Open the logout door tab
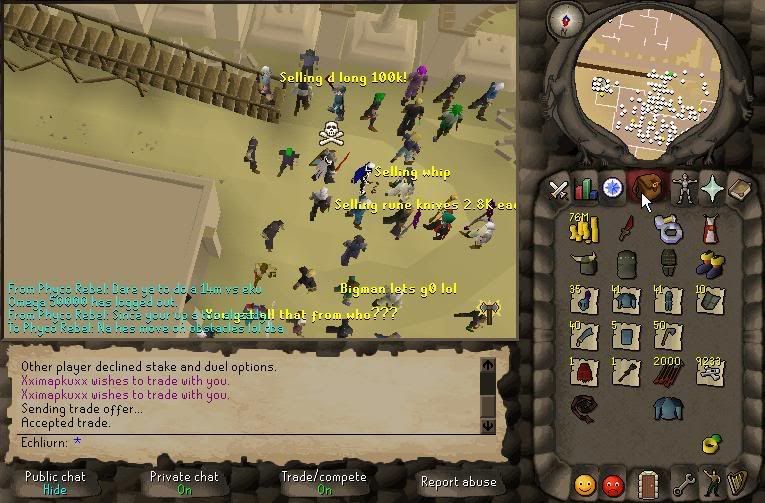The height and width of the screenshot is (503, 765). [x=648, y=484]
